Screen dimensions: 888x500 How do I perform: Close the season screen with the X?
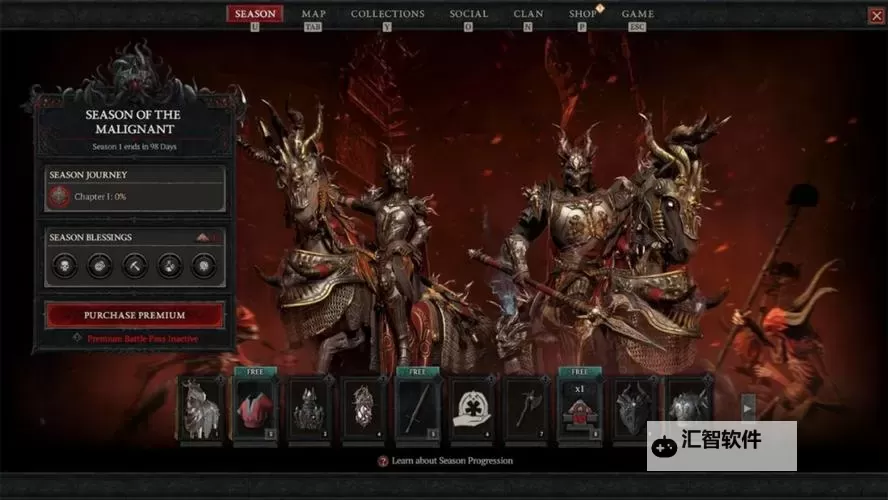point(875,15)
